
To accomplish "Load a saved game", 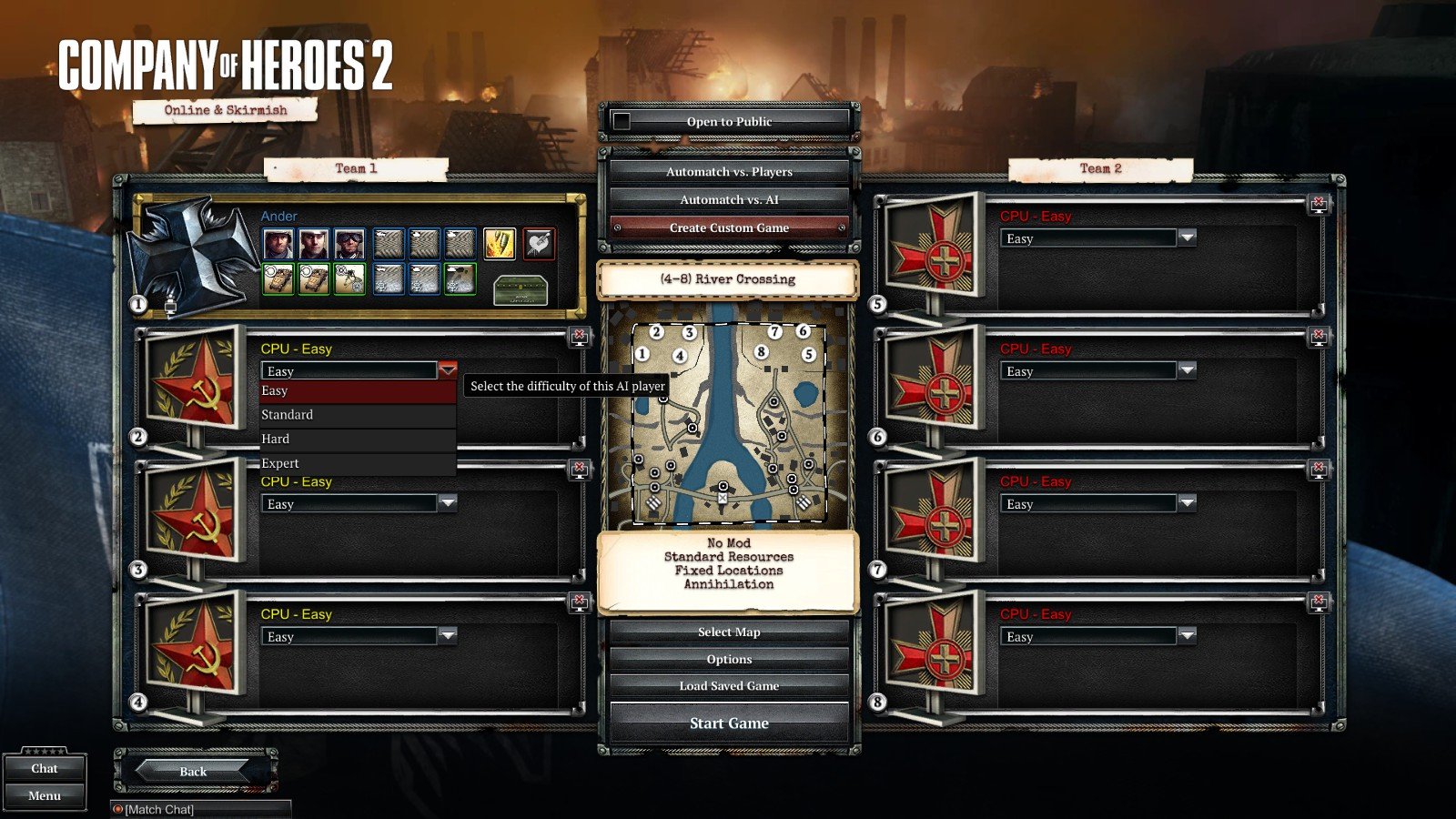I will coord(729,686).
